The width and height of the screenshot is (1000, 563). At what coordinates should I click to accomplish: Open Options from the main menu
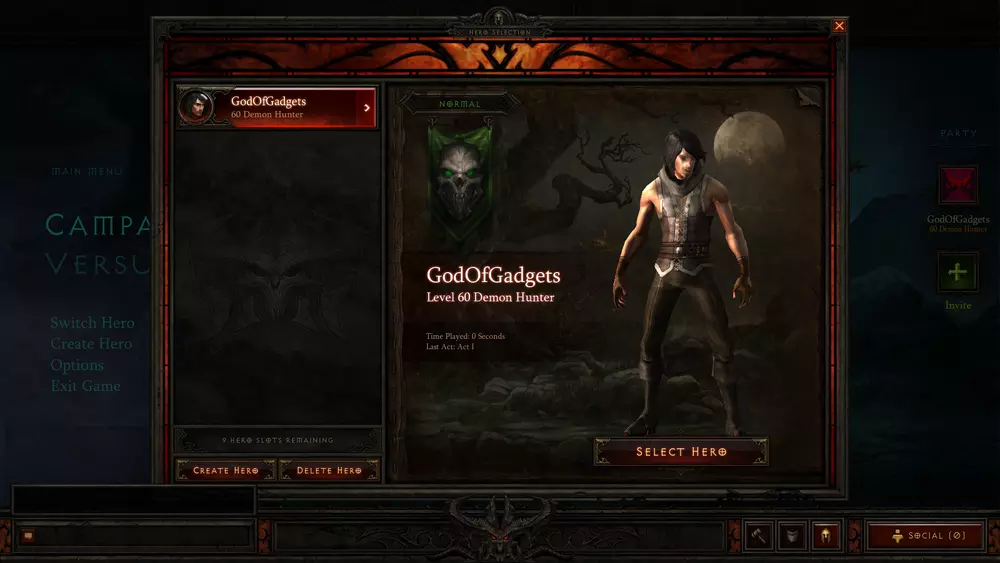77,365
